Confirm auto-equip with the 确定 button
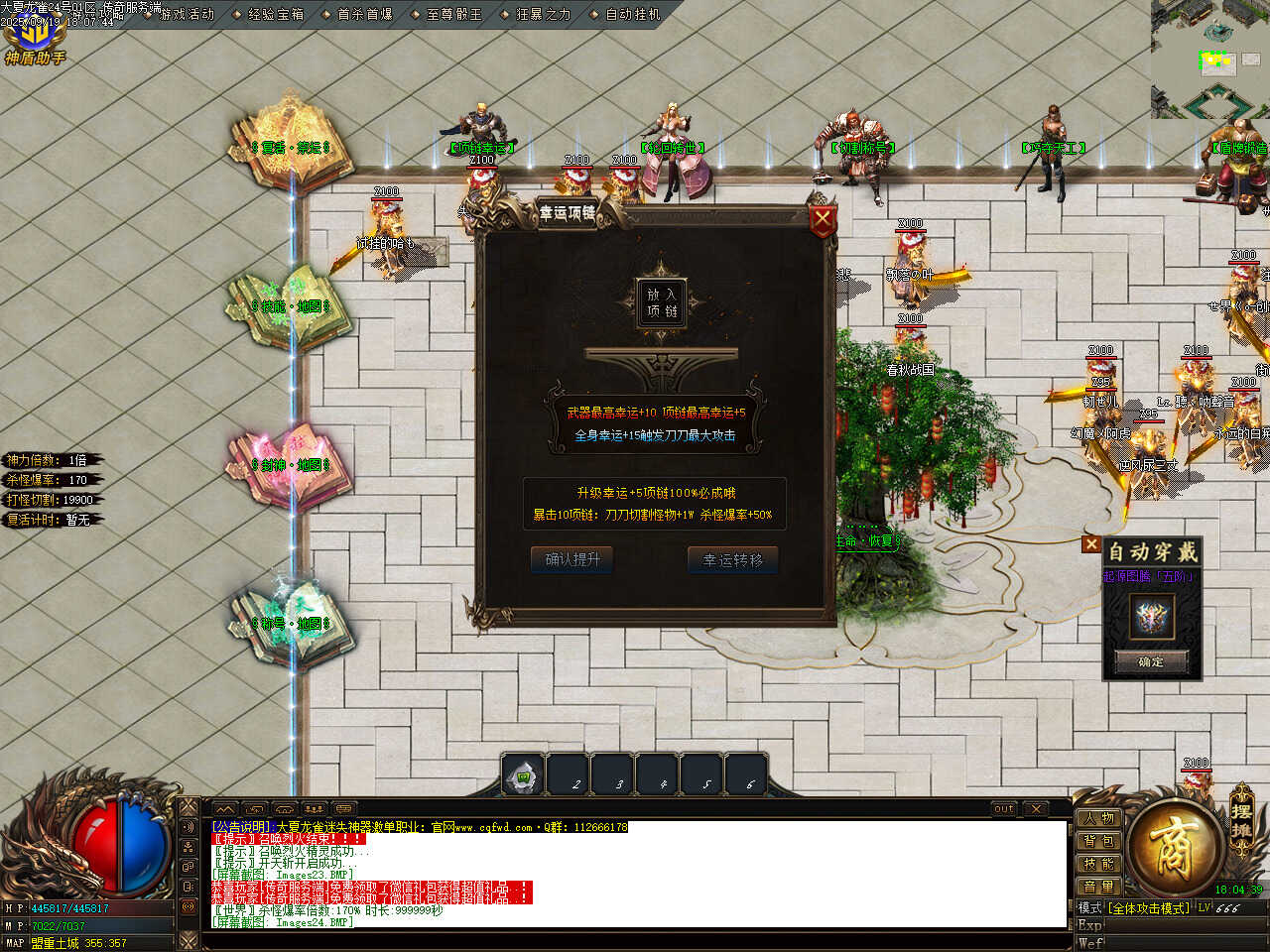The height and width of the screenshot is (952, 1270). point(1151,661)
